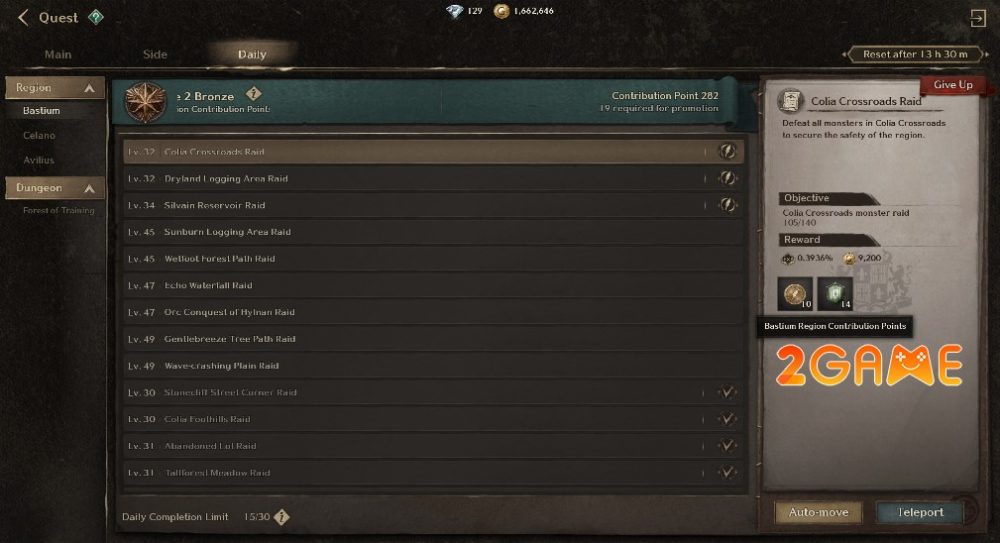
Task: Teleport to the quest location
Action: [919, 512]
